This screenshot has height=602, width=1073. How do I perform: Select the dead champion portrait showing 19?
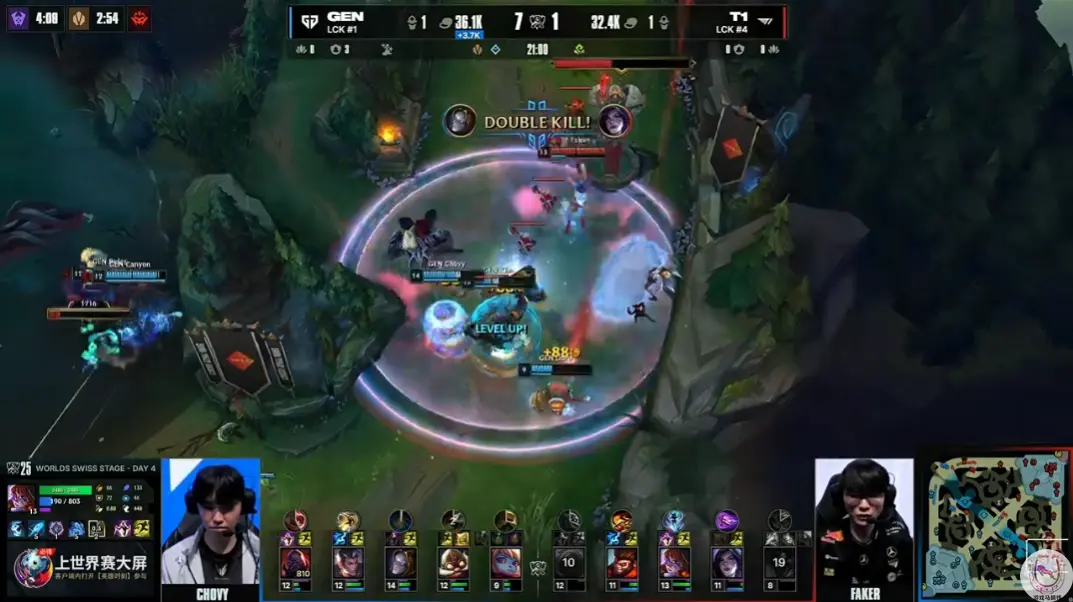[x=779, y=562]
